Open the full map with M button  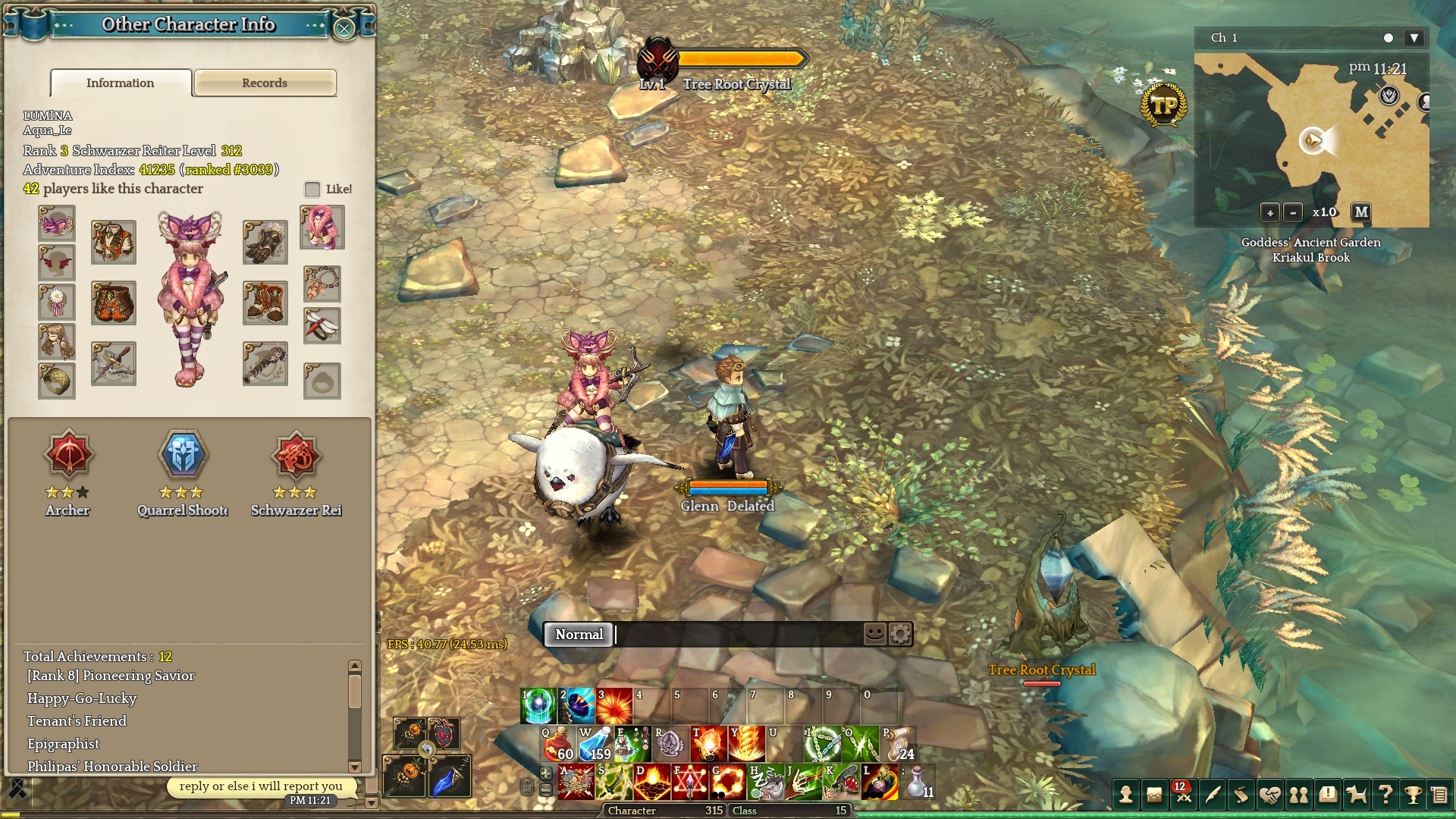point(1361,212)
